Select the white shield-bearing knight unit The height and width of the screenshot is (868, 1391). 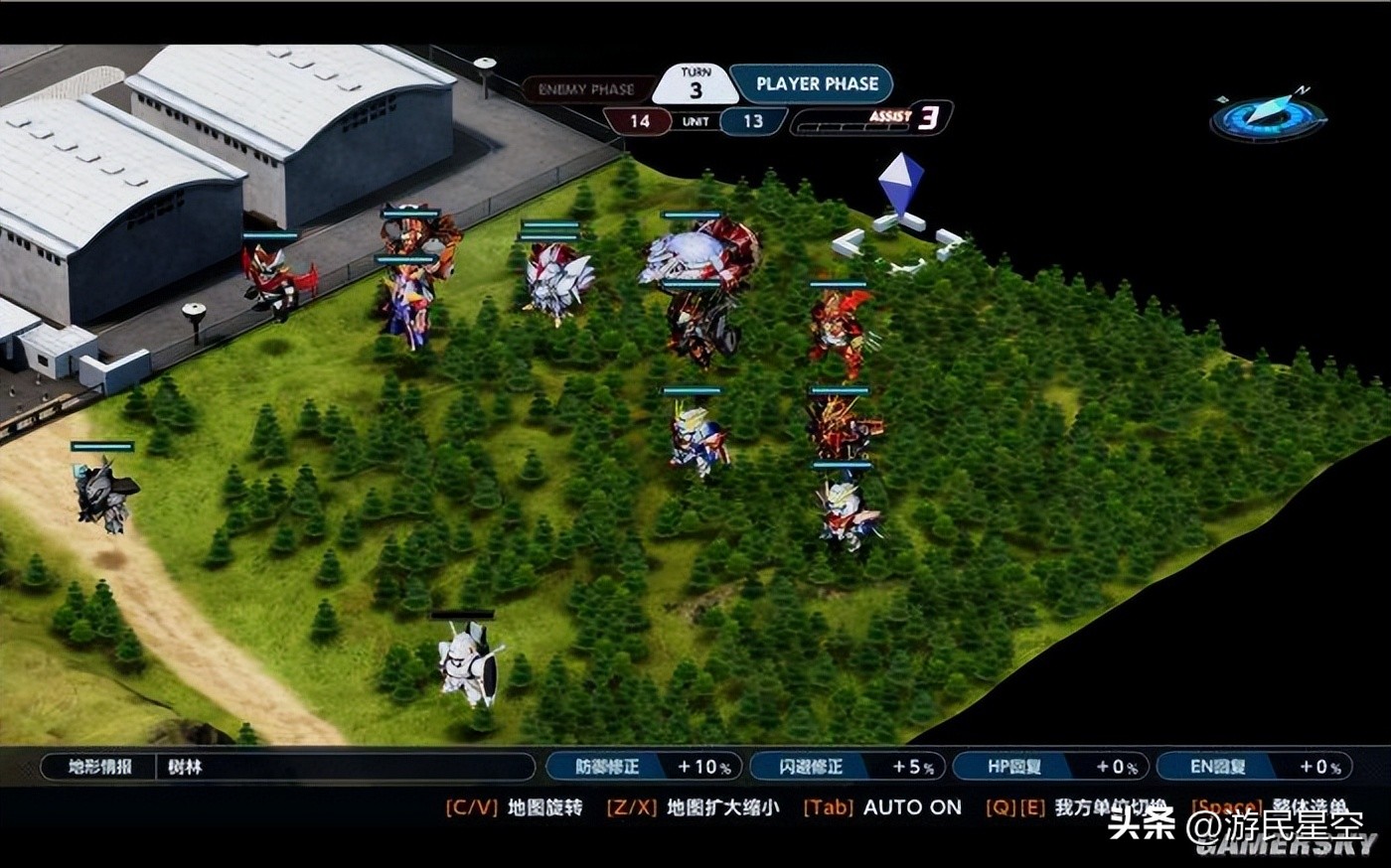pos(468,662)
